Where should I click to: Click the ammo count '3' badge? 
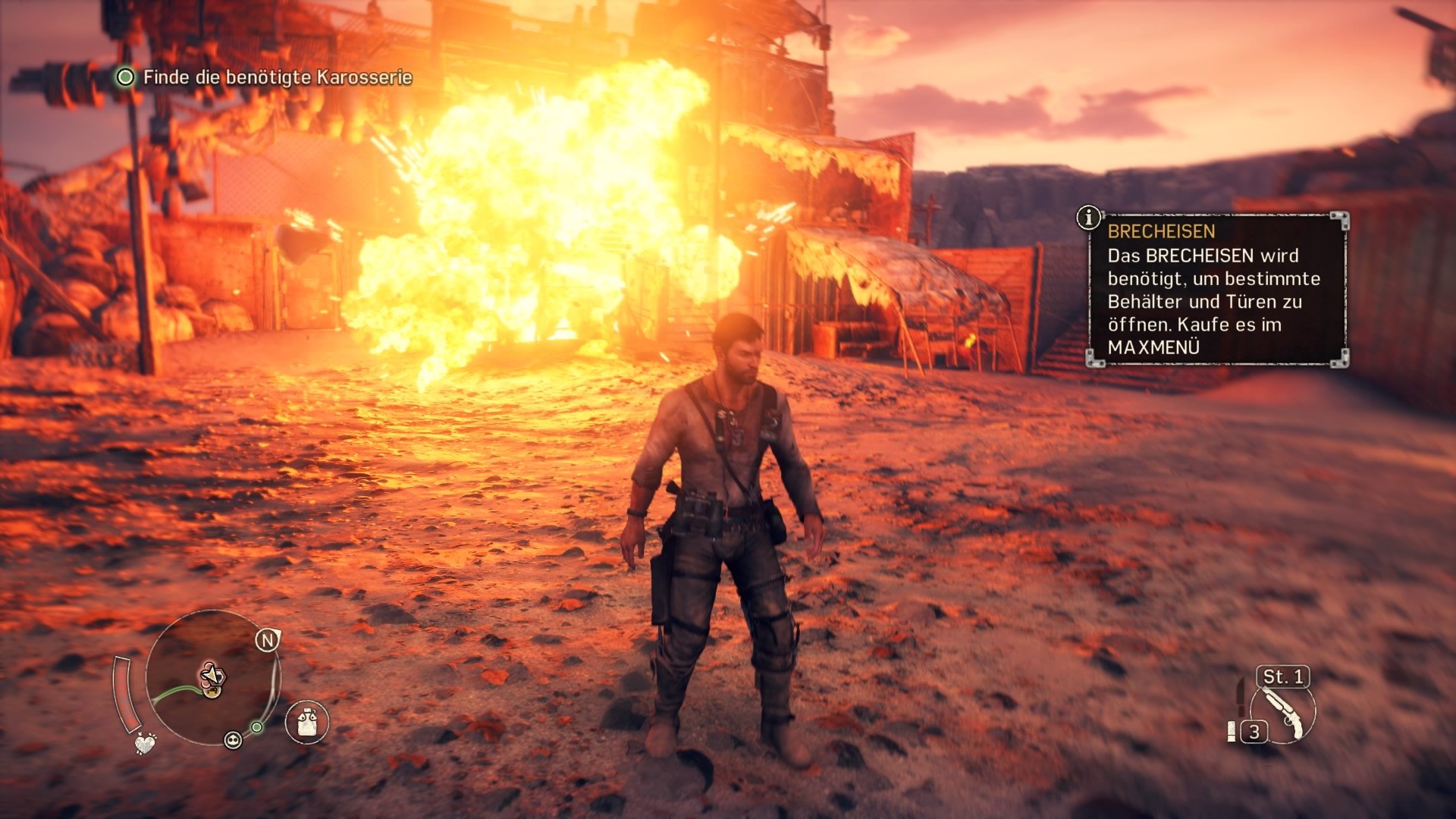coord(1254,732)
